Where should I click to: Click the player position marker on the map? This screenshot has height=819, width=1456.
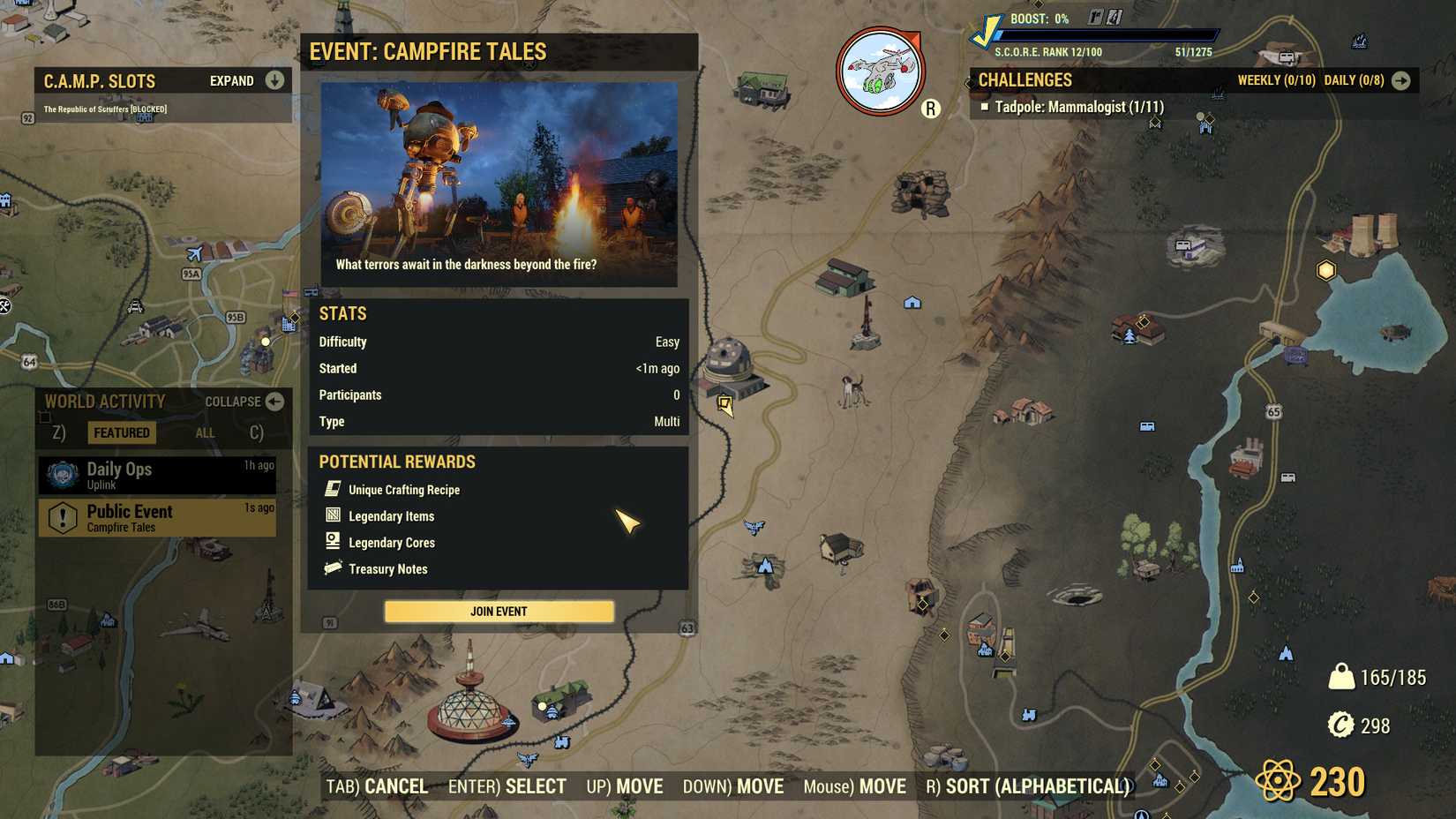click(727, 406)
